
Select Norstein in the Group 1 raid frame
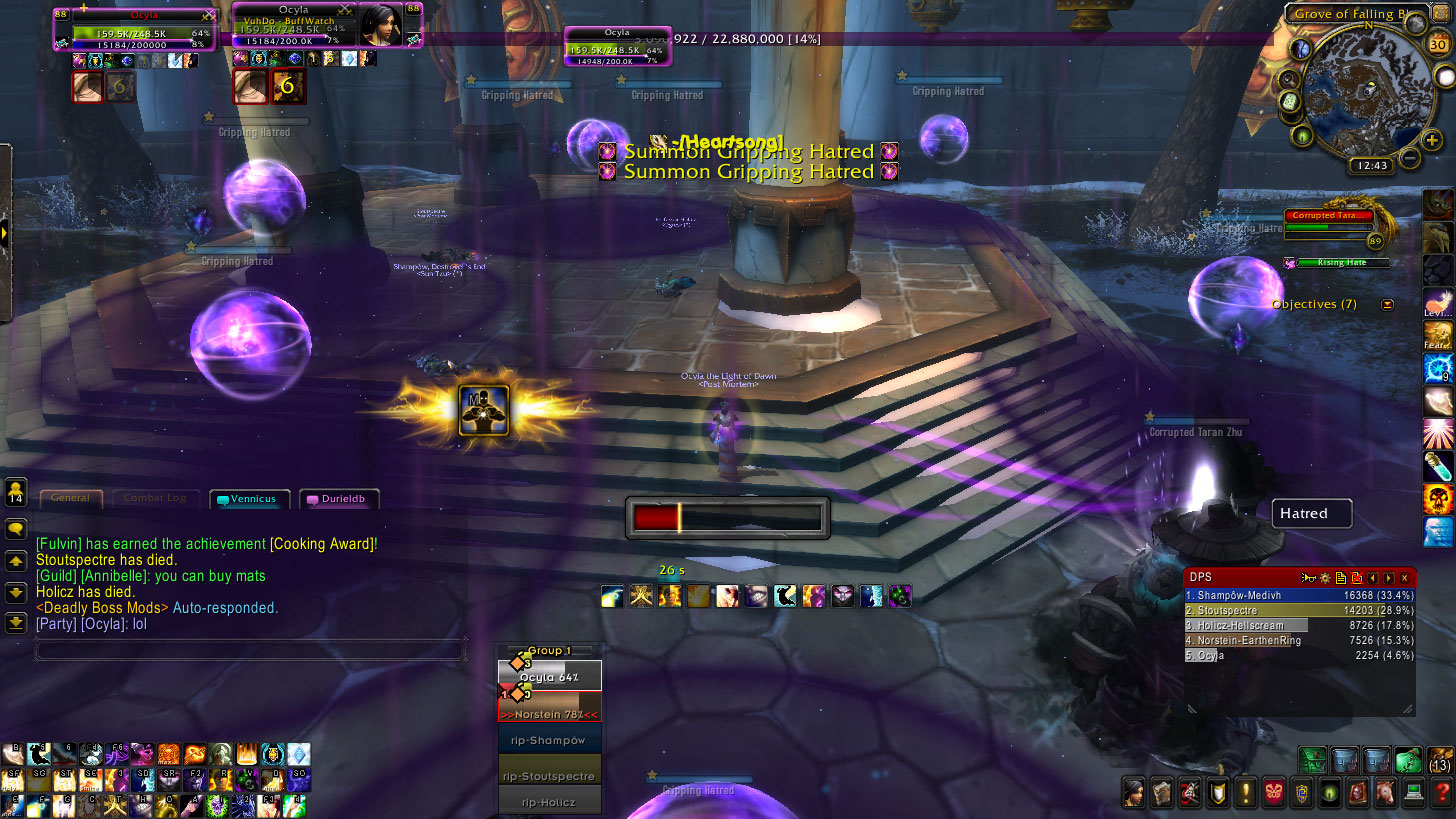coord(550,714)
